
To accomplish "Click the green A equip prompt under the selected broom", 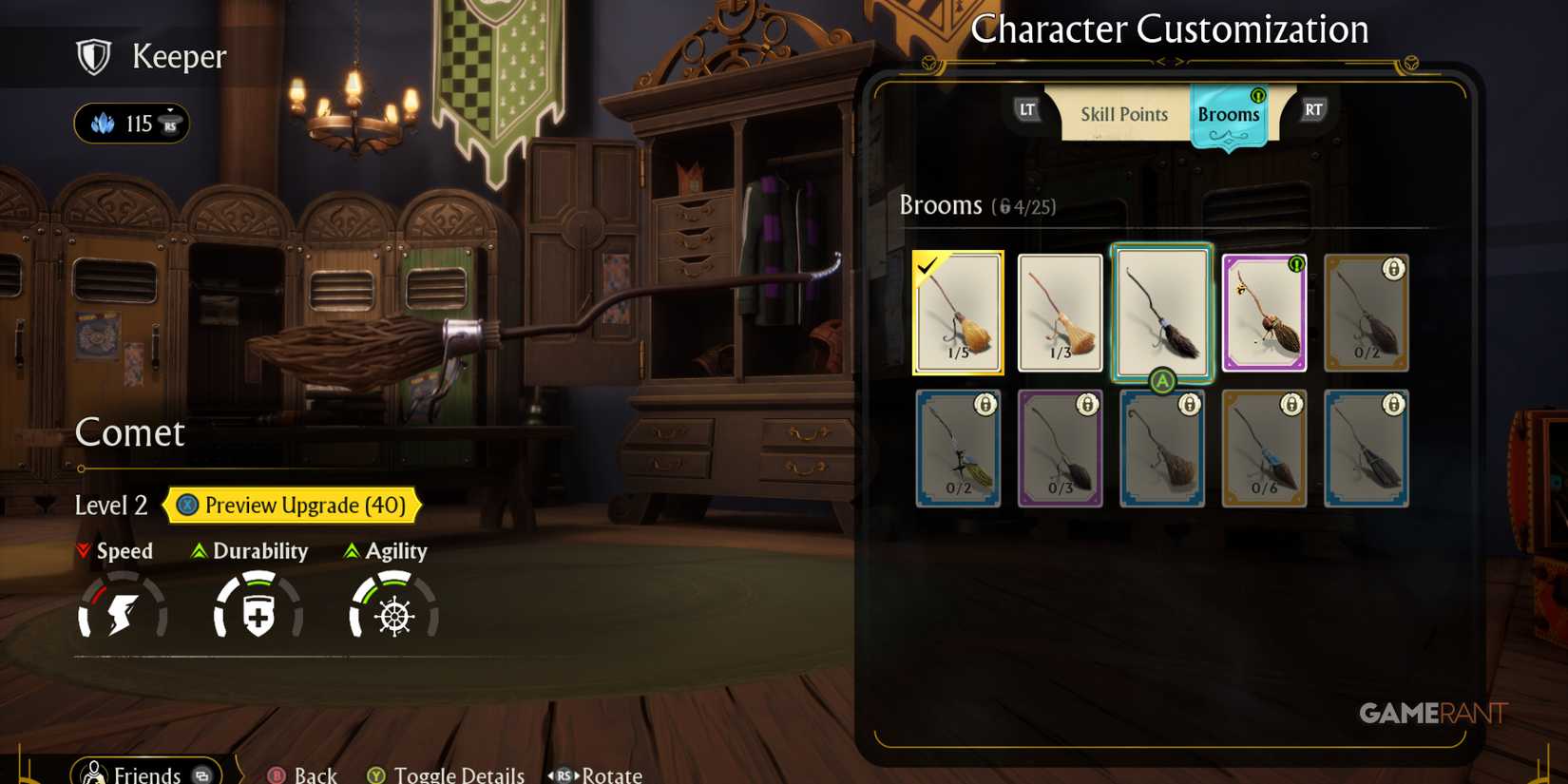I will tap(1161, 380).
